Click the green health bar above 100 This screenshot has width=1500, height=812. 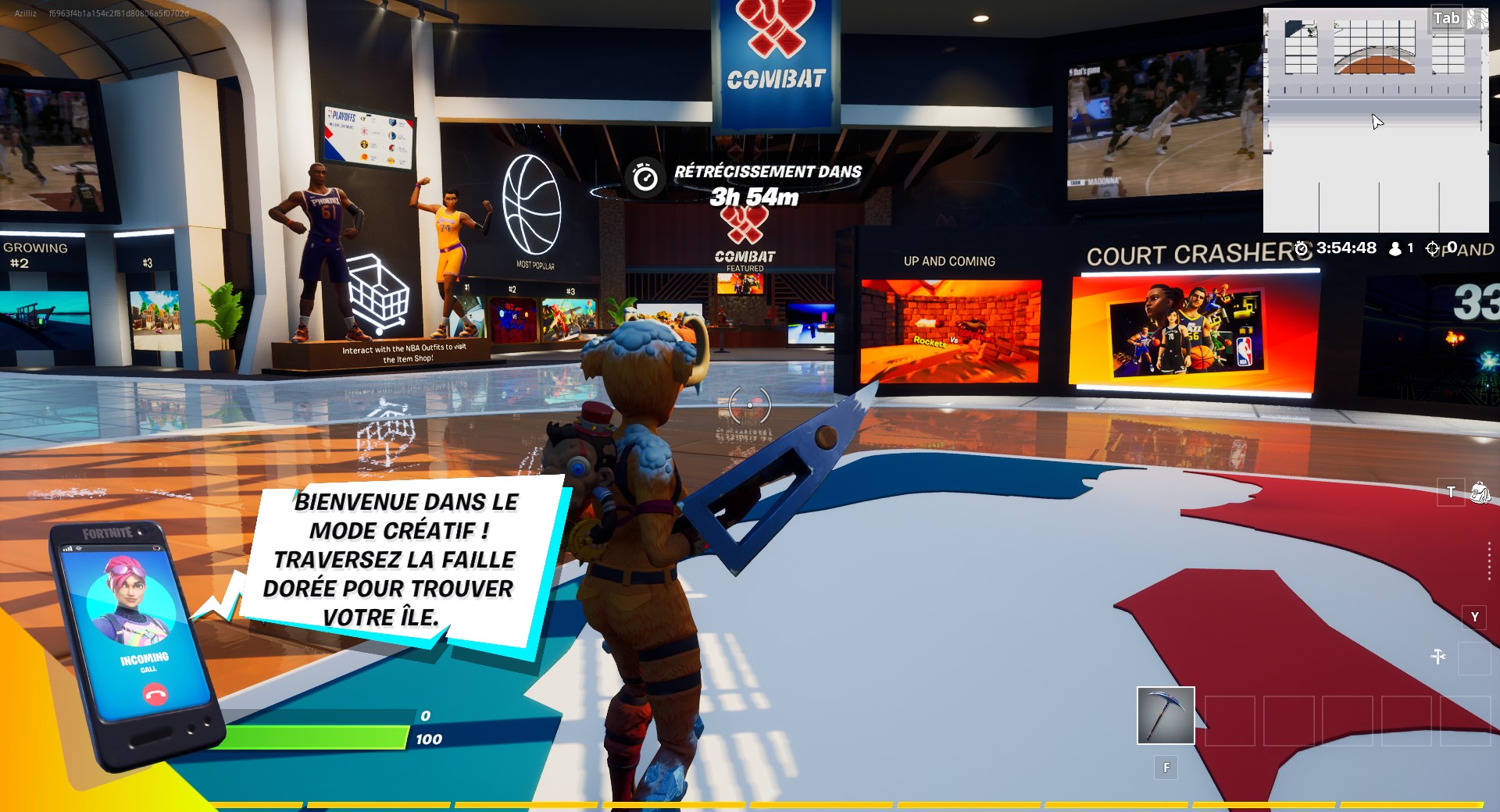tap(319, 735)
